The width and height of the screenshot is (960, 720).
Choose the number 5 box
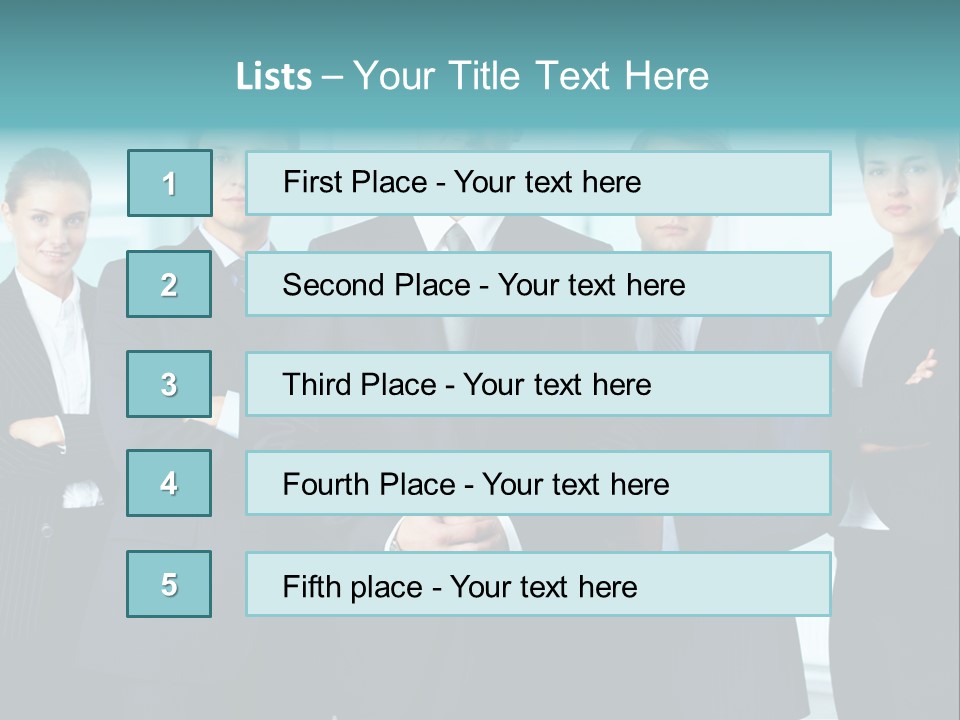click(x=169, y=584)
